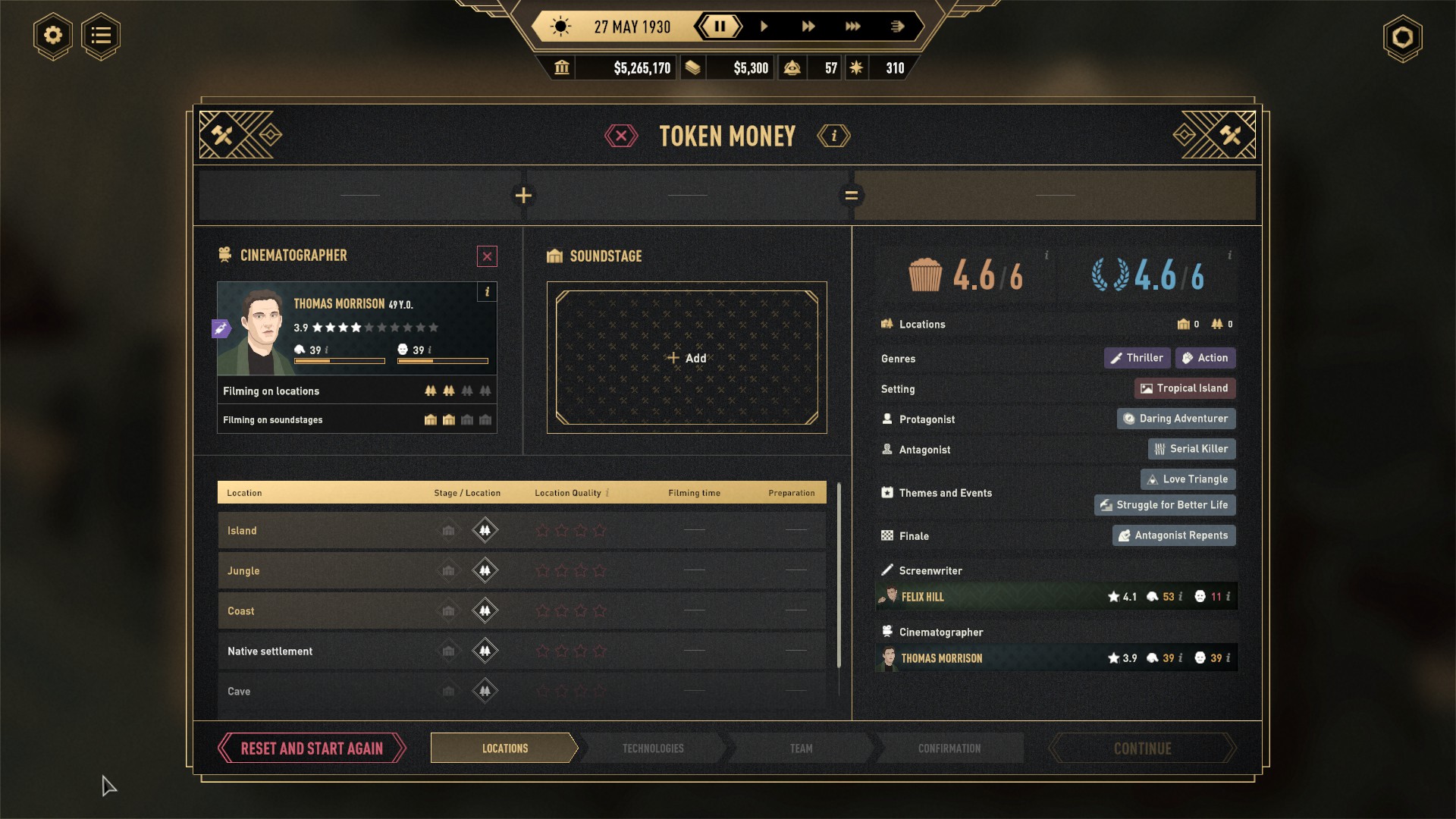Select the Island location row
Viewport: 1456px width, 819px height.
coord(326,531)
